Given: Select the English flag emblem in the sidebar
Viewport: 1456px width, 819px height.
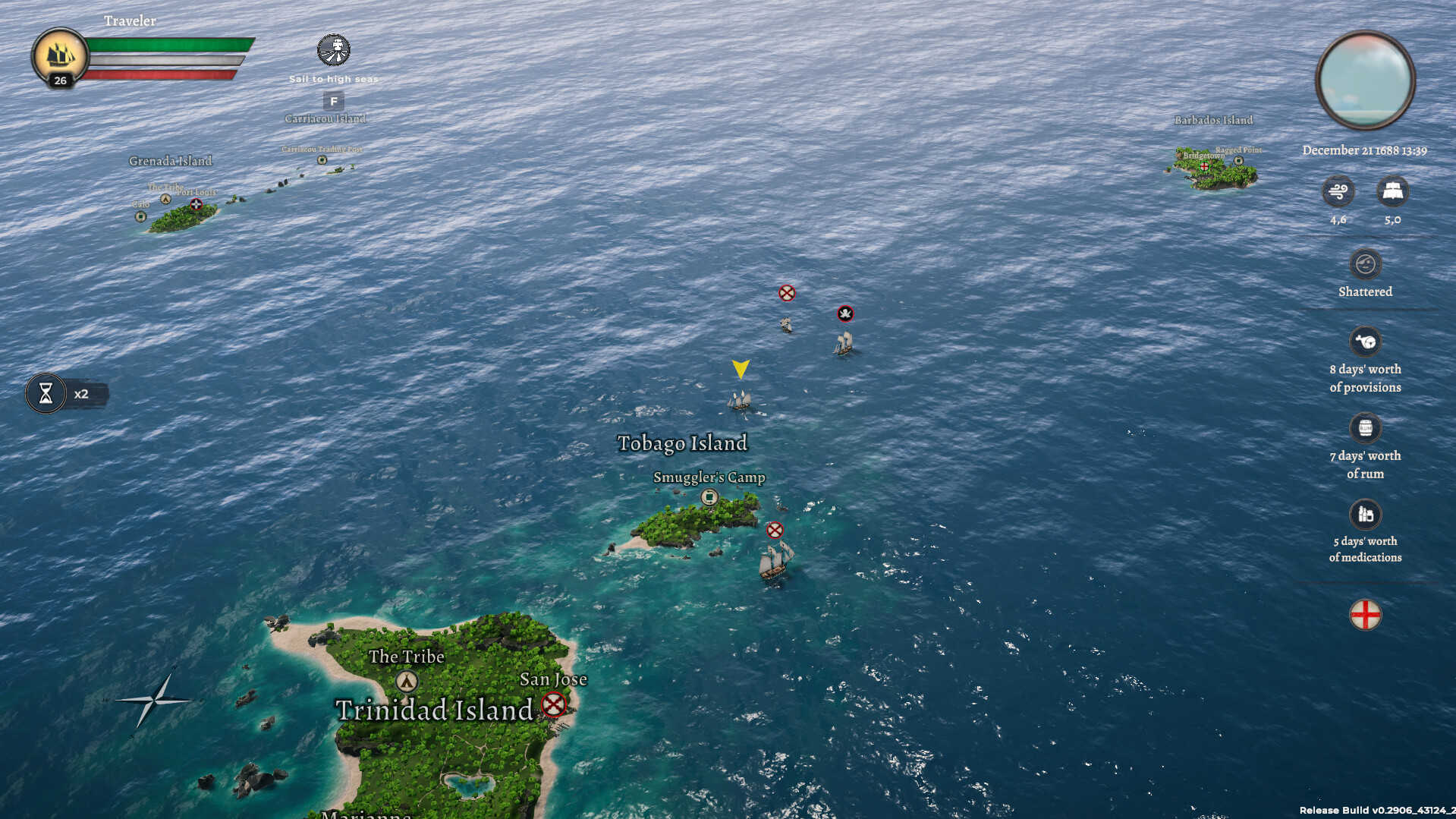Looking at the screenshot, I should [1365, 615].
